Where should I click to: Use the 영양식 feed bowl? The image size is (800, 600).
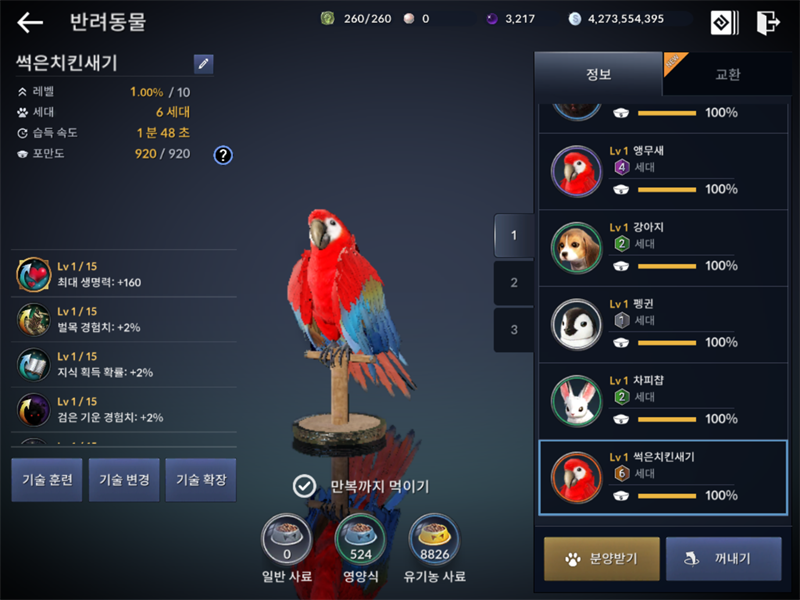(361, 540)
